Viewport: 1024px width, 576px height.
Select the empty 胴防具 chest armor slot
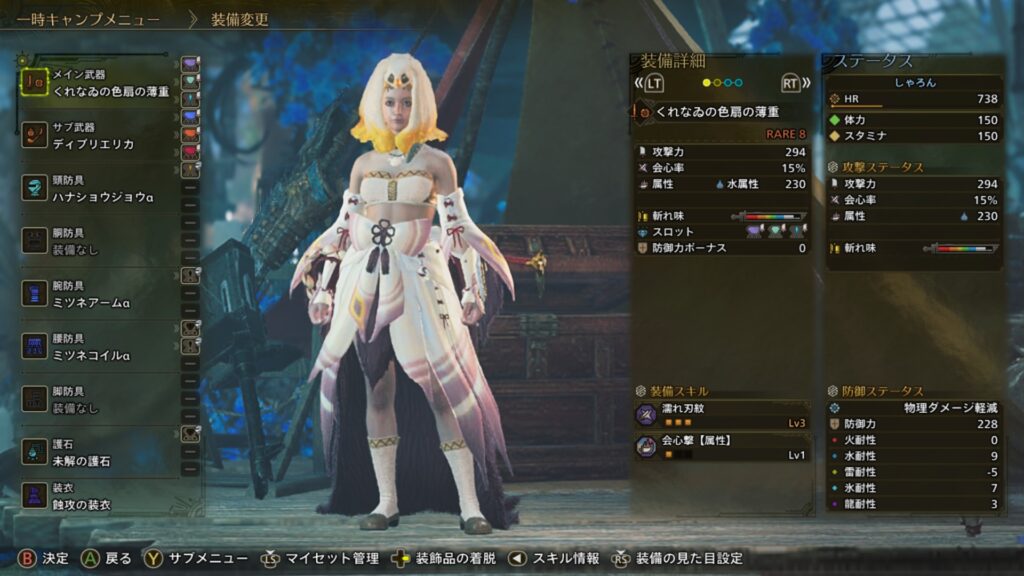pyautogui.click(x=100, y=241)
